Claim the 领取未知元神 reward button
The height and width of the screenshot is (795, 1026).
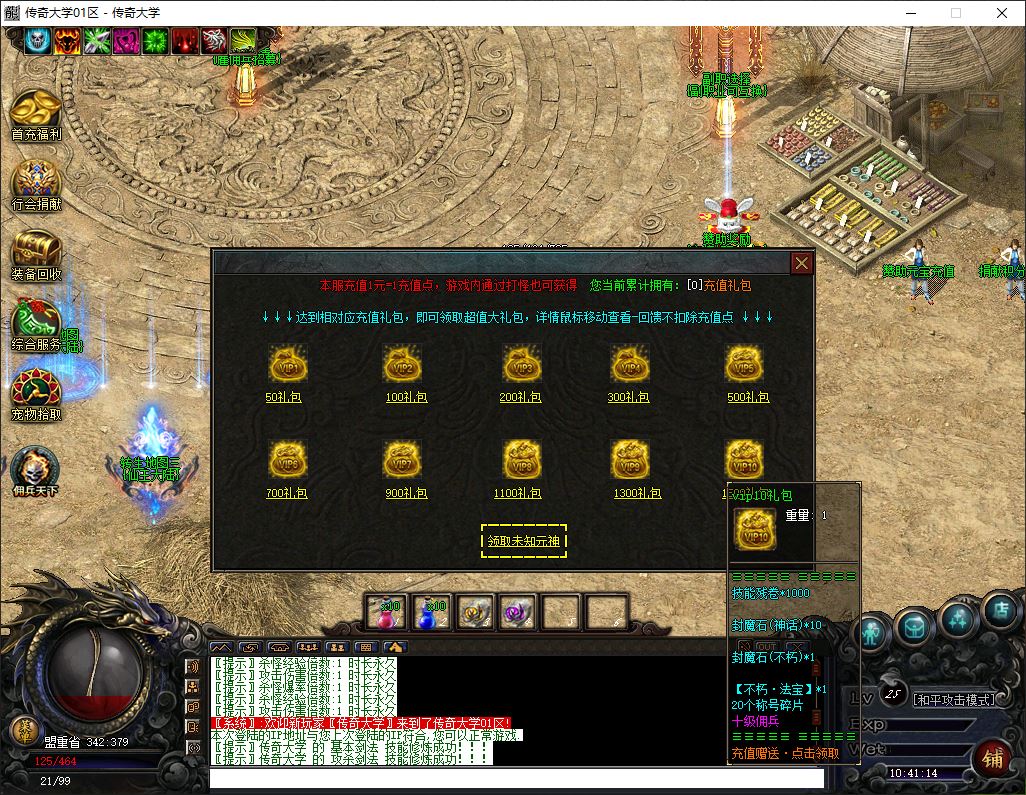523,541
